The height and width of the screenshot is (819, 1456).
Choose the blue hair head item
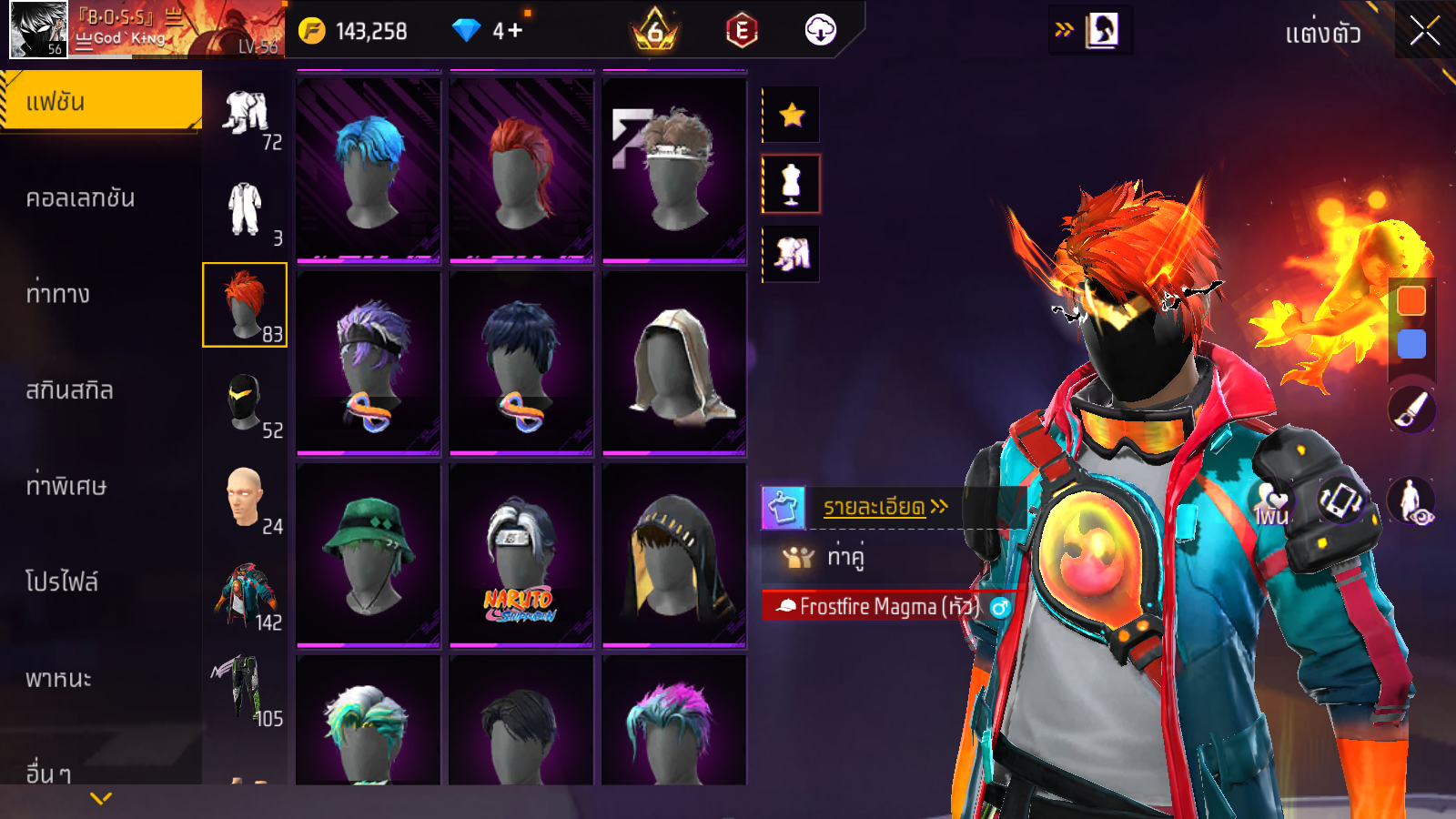point(369,171)
